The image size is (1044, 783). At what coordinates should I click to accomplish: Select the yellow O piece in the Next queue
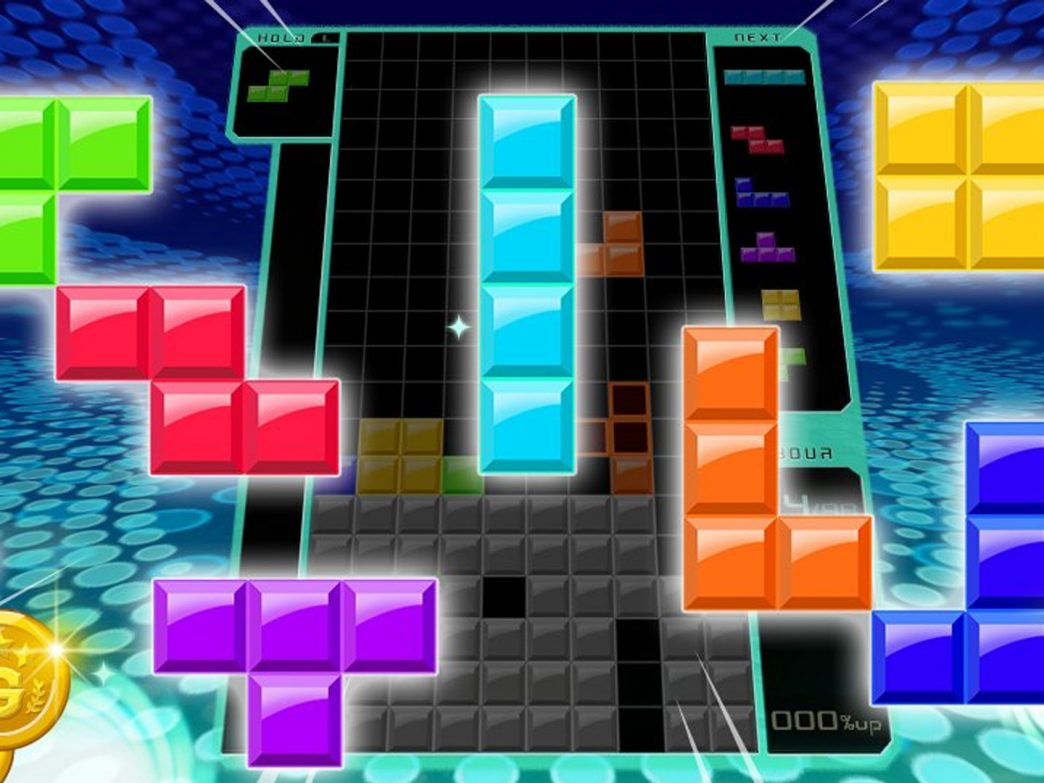pos(780,304)
